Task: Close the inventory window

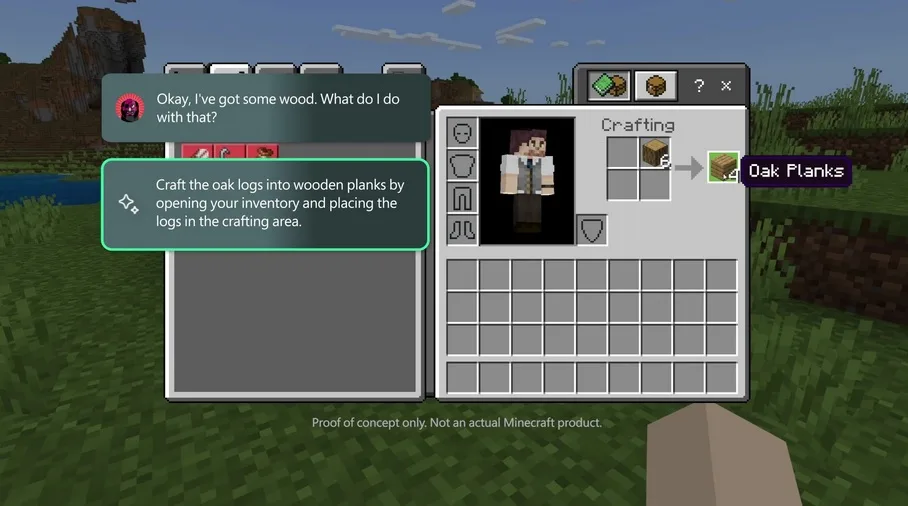Action: click(727, 86)
